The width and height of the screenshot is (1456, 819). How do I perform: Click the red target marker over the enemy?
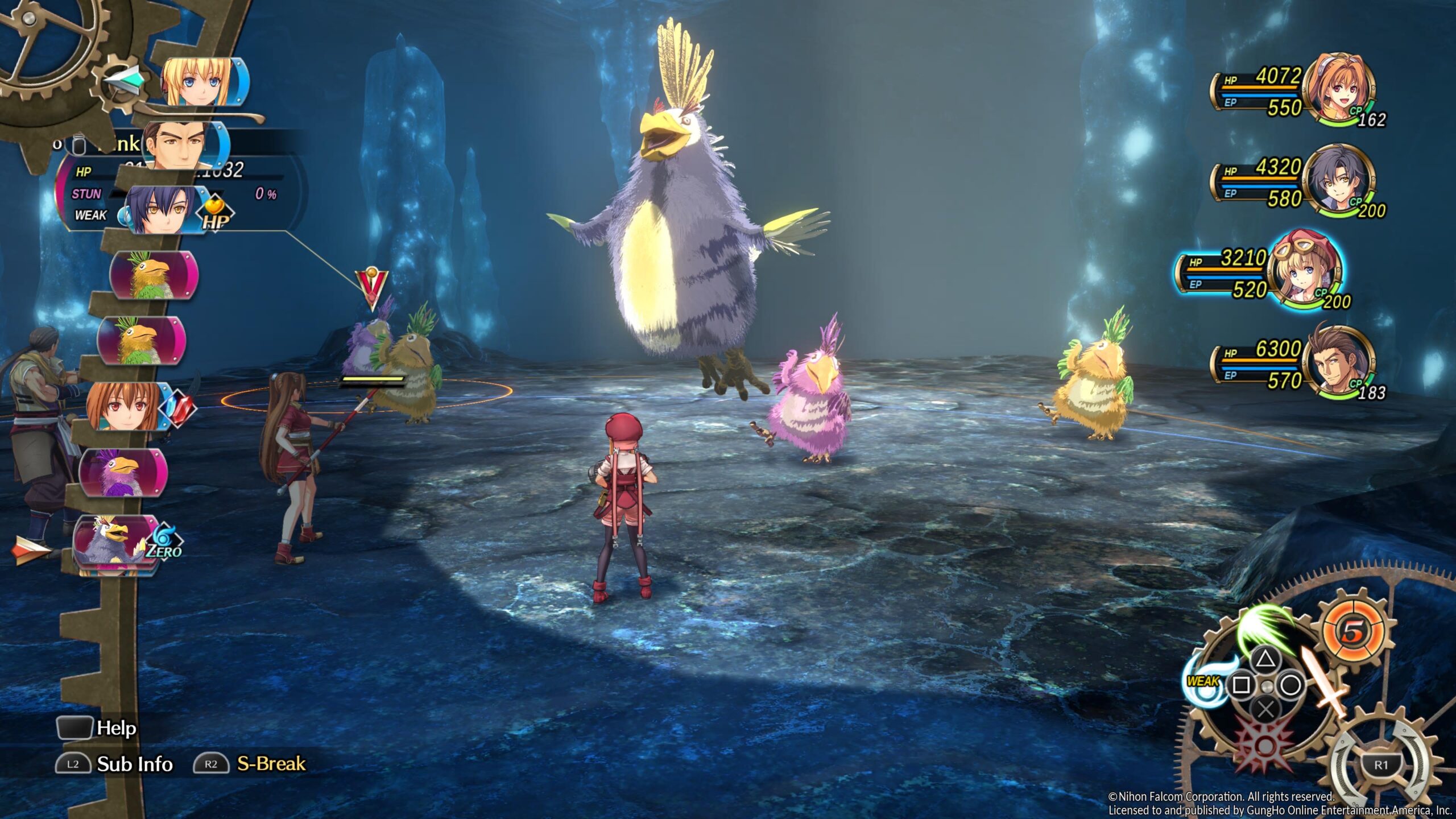point(372,287)
